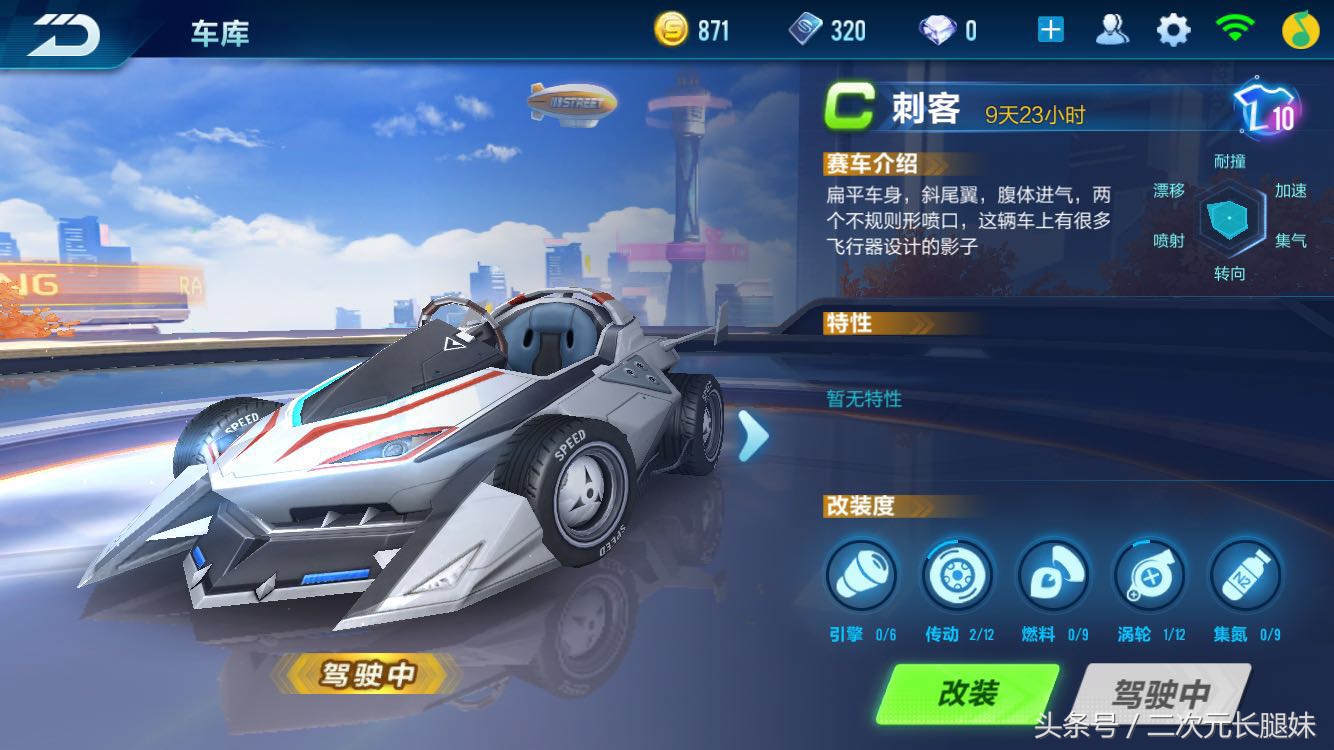Open the QQ Music note icon
The image size is (1334, 750).
pos(1300,28)
